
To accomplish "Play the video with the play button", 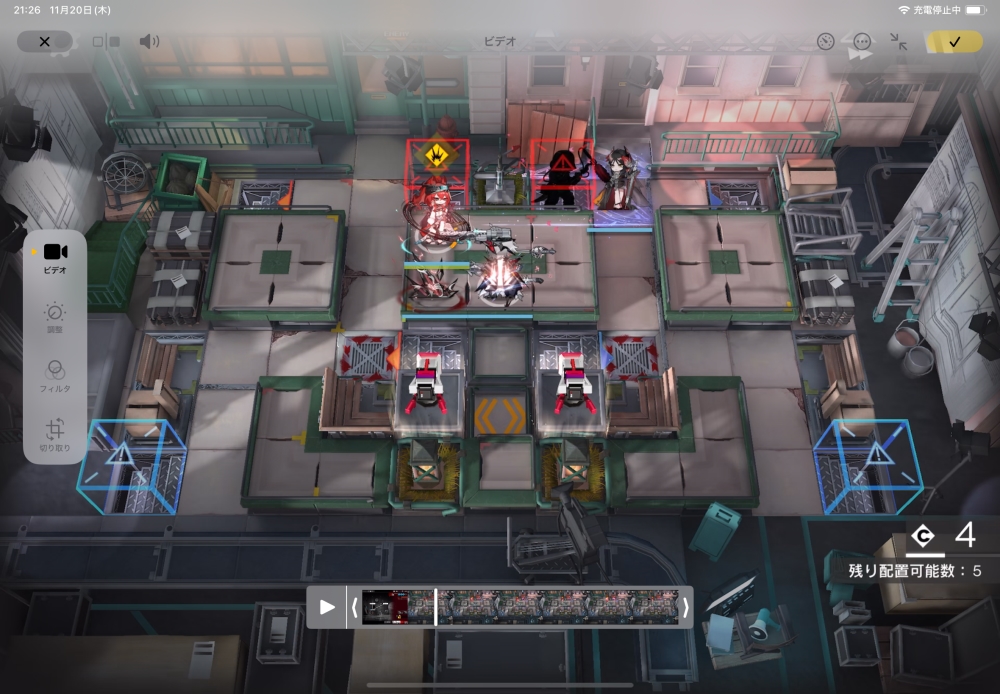I will pyautogui.click(x=327, y=607).
